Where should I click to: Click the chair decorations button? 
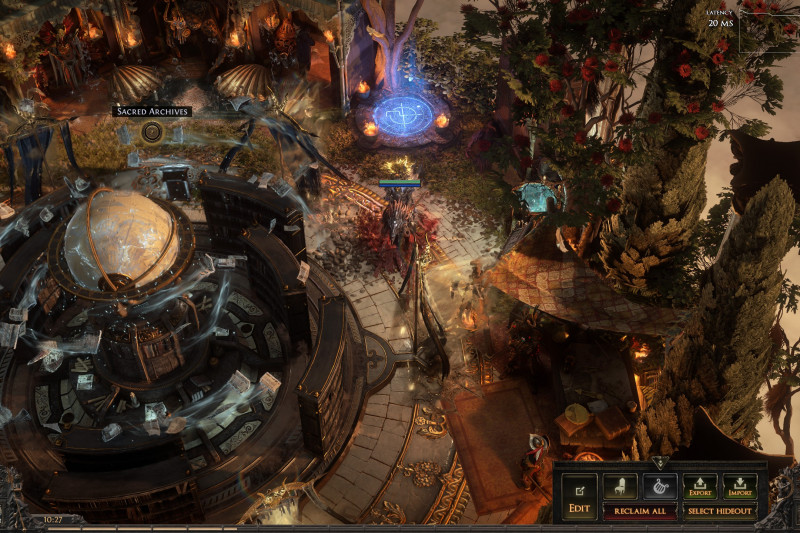[x=620, y=487]
